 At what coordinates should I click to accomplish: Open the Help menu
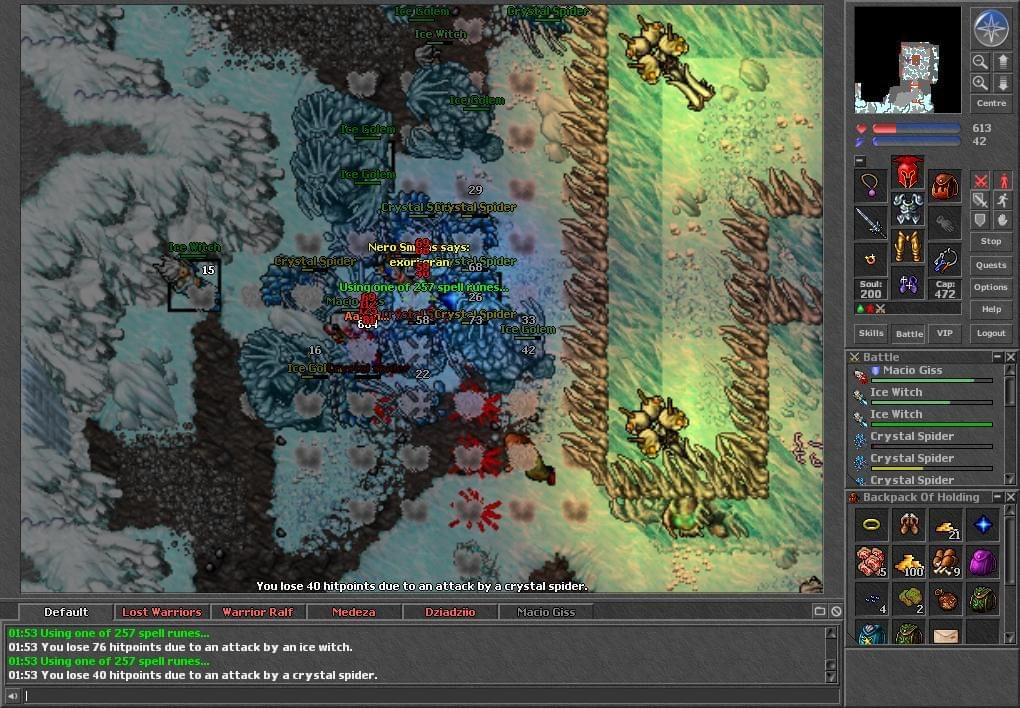tap(990, 309)
